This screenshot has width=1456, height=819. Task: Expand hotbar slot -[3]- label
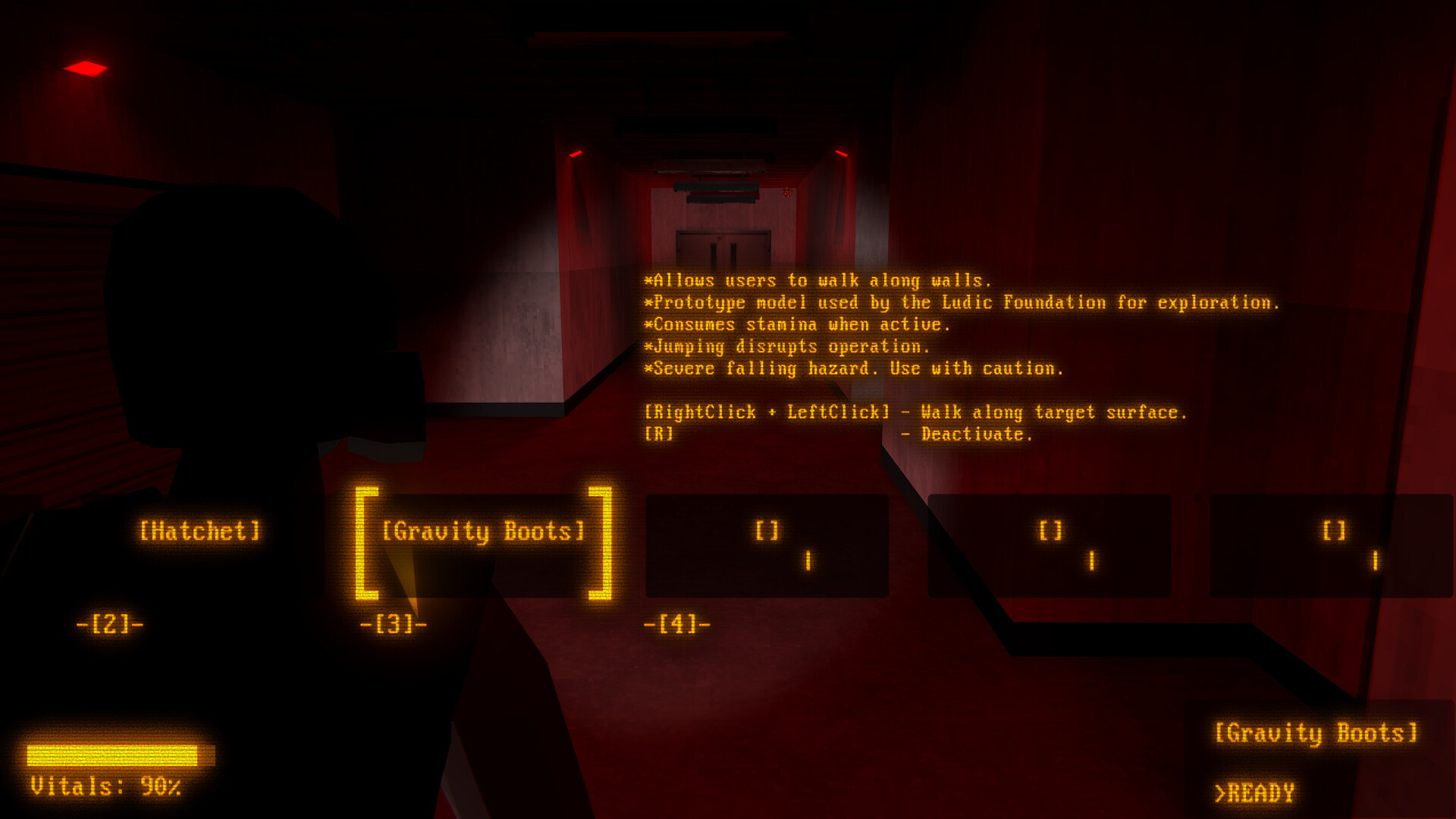(394, 624)
